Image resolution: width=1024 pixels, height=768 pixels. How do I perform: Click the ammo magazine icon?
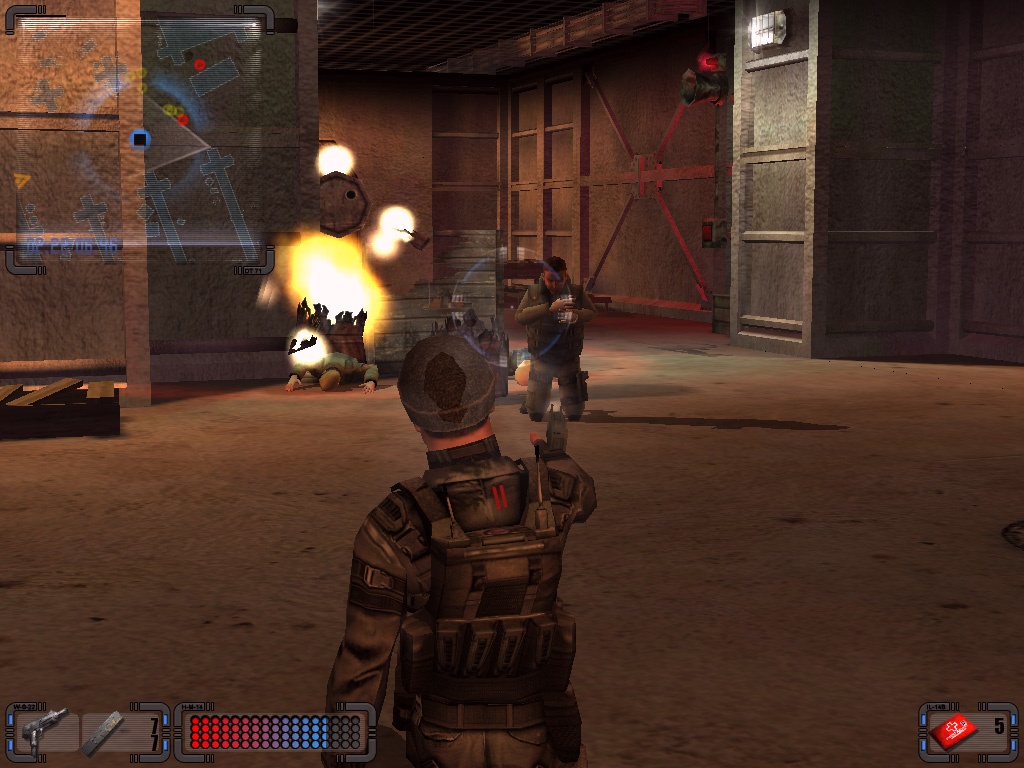pos(104,731)
